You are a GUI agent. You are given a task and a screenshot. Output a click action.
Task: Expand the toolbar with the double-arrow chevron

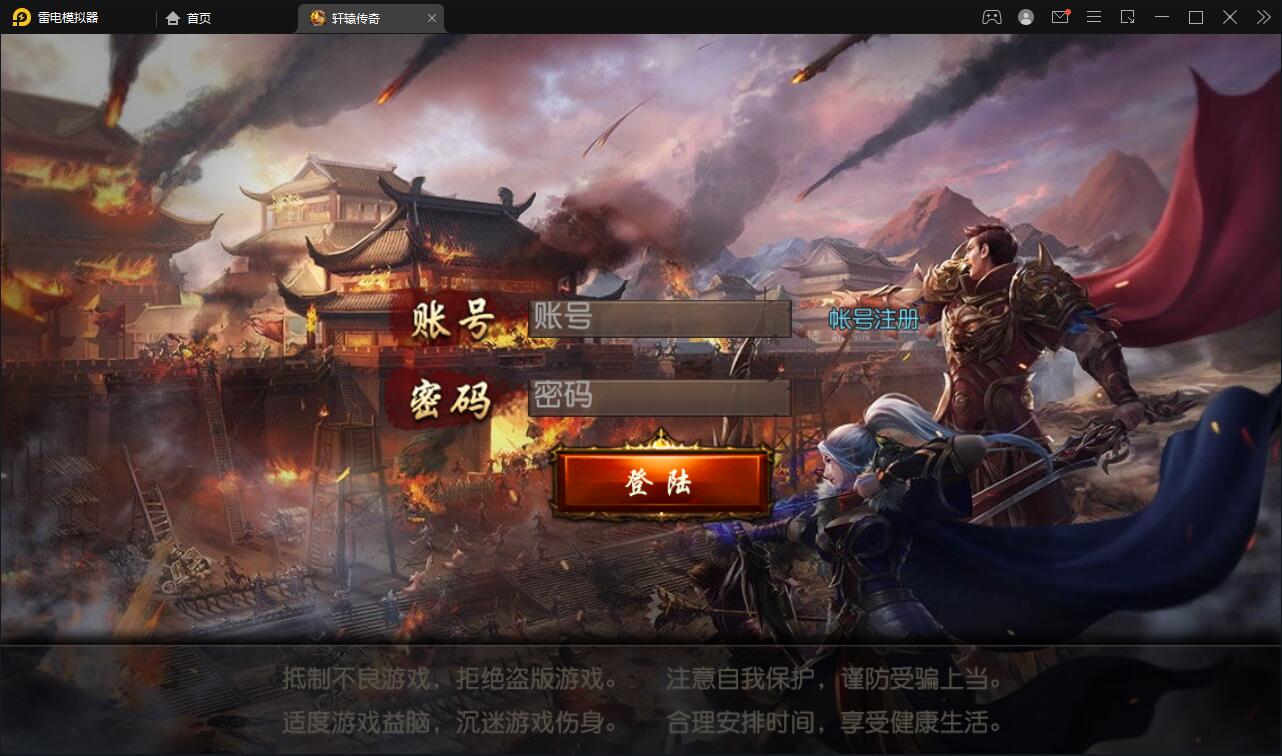[1262, 17]
